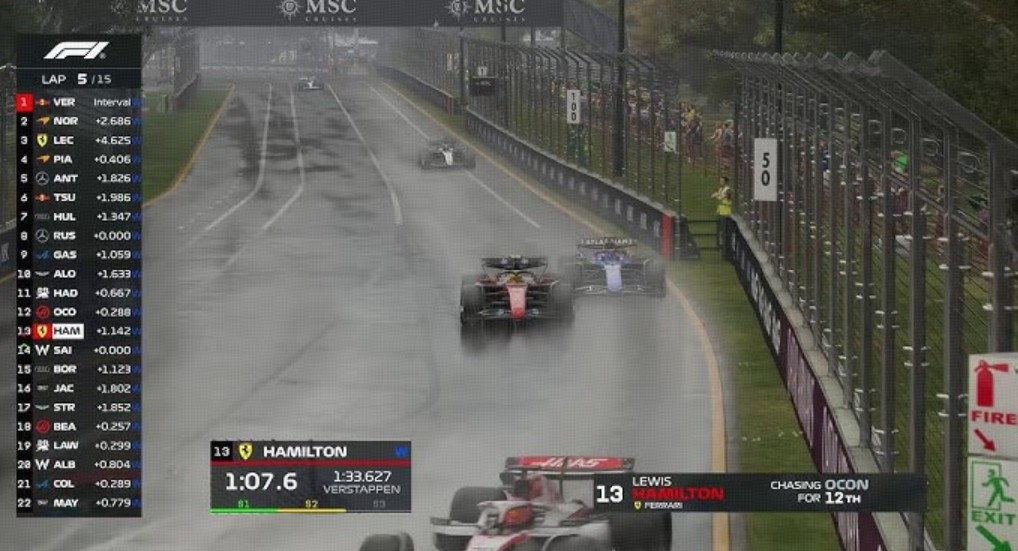The height and width of the screenshot is (551, 1018).
Task: Select OCO in the timing tower
Action: coord(78,312)
